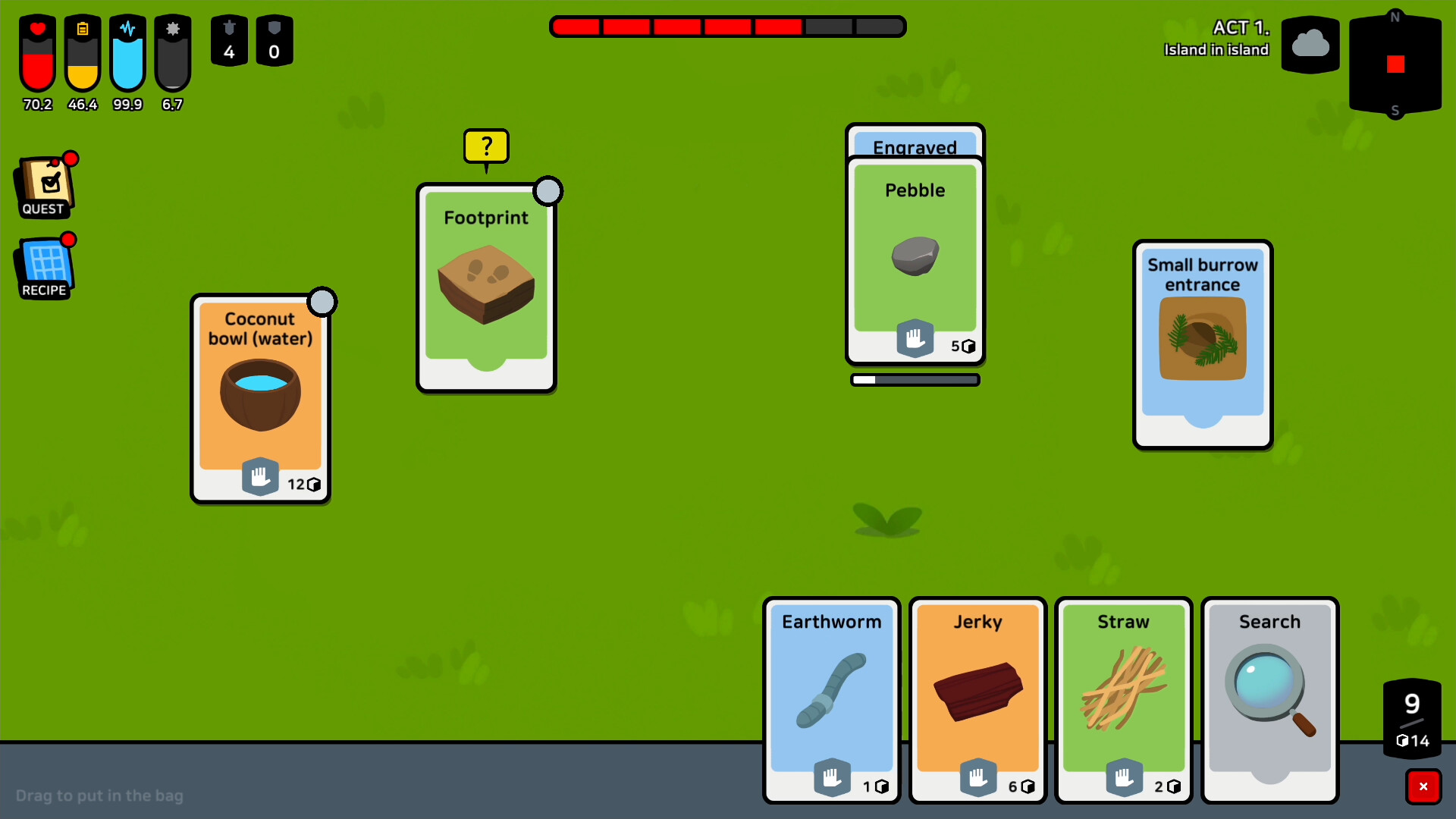Select the Jerky card
Screen dimensions: 1456x819
click(x=977, y=698)
